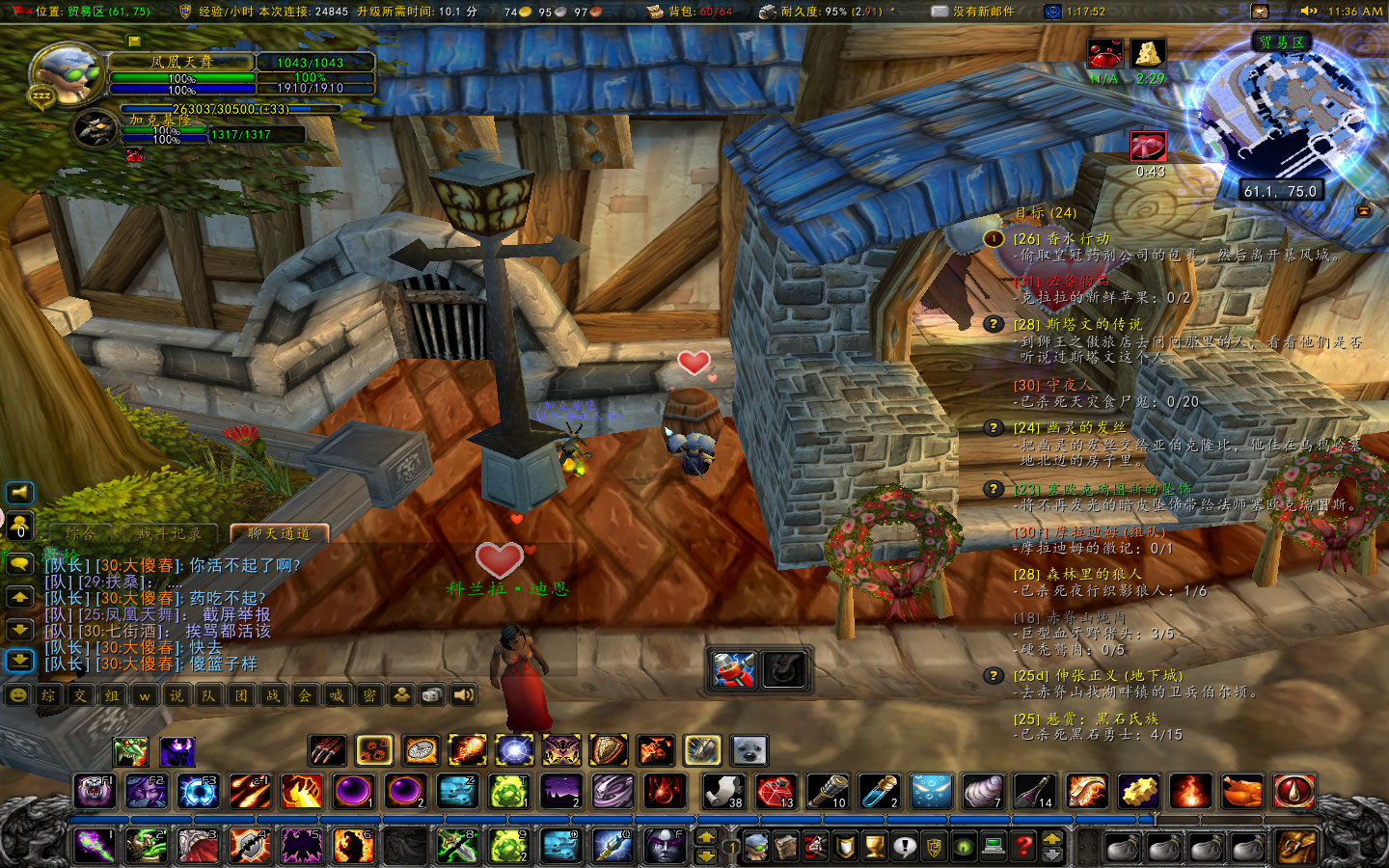Toggle the speaker icon on the left edge panel
Viewport: 1389px width, 868px height.
(18, 494)
